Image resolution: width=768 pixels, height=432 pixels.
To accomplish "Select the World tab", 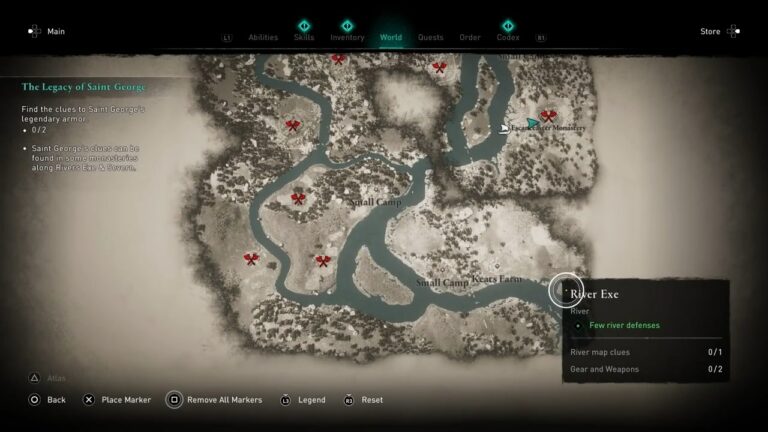I will (x=391, y=37).
